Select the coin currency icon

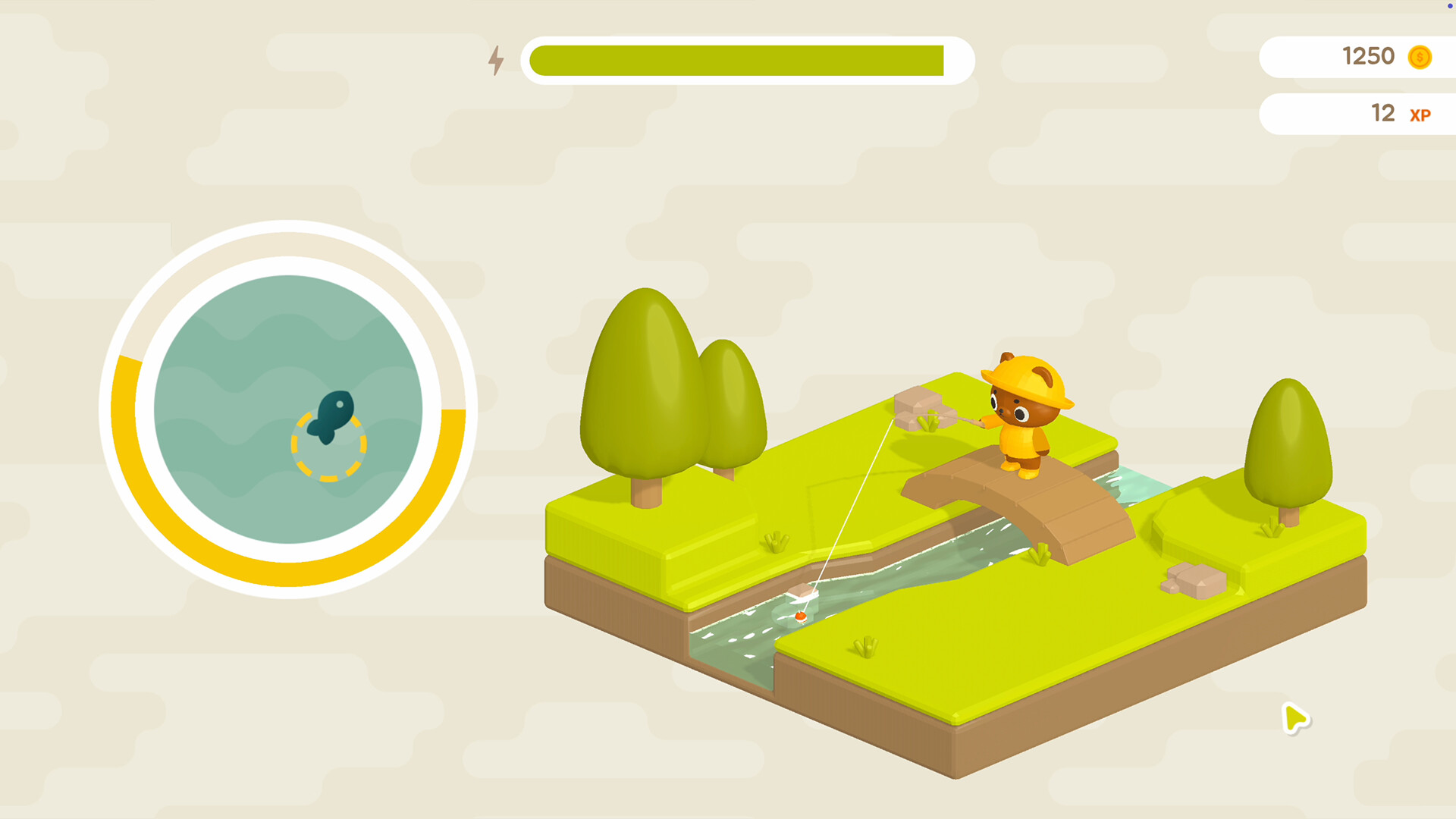pos(1420,57)
